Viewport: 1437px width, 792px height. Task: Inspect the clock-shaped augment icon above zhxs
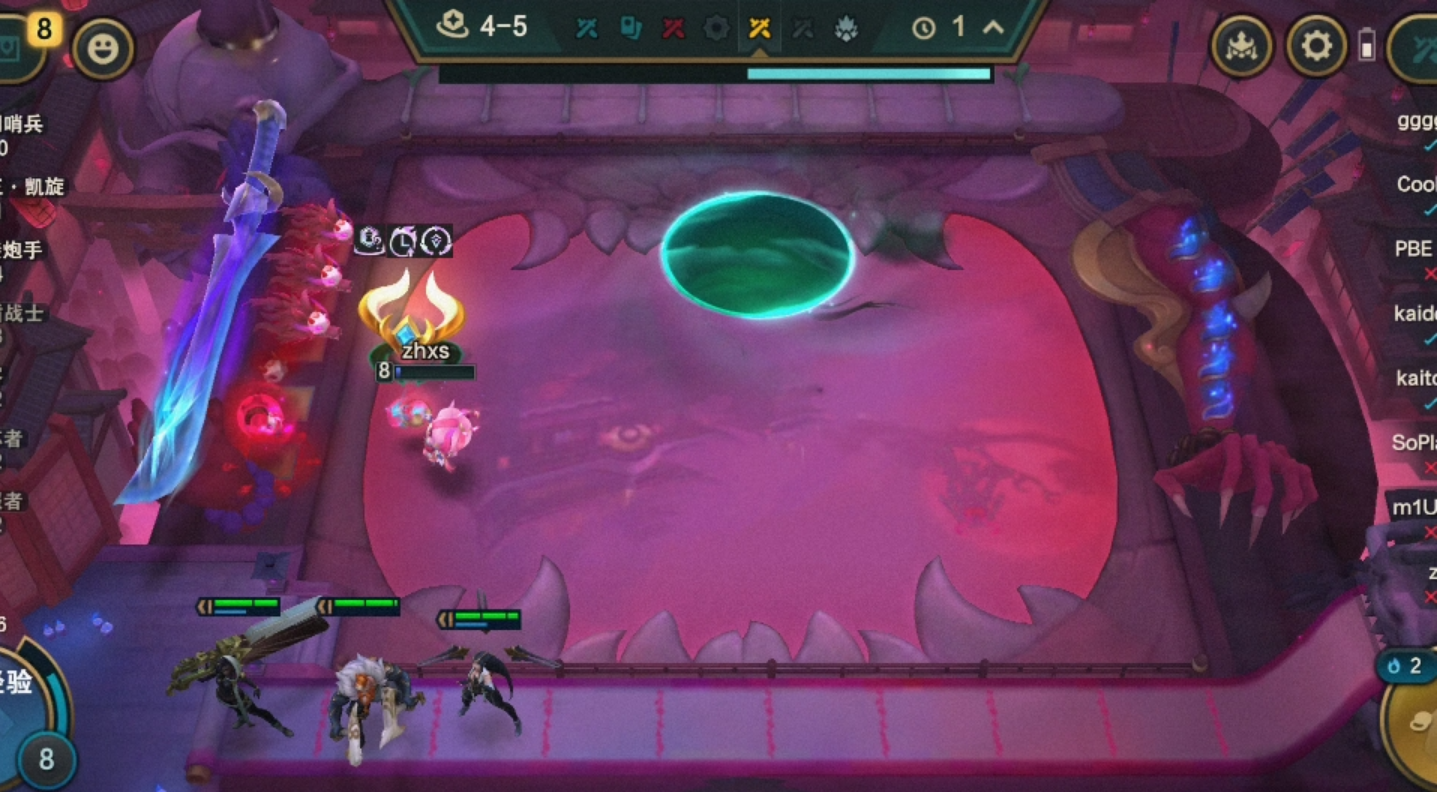[402, 240]
